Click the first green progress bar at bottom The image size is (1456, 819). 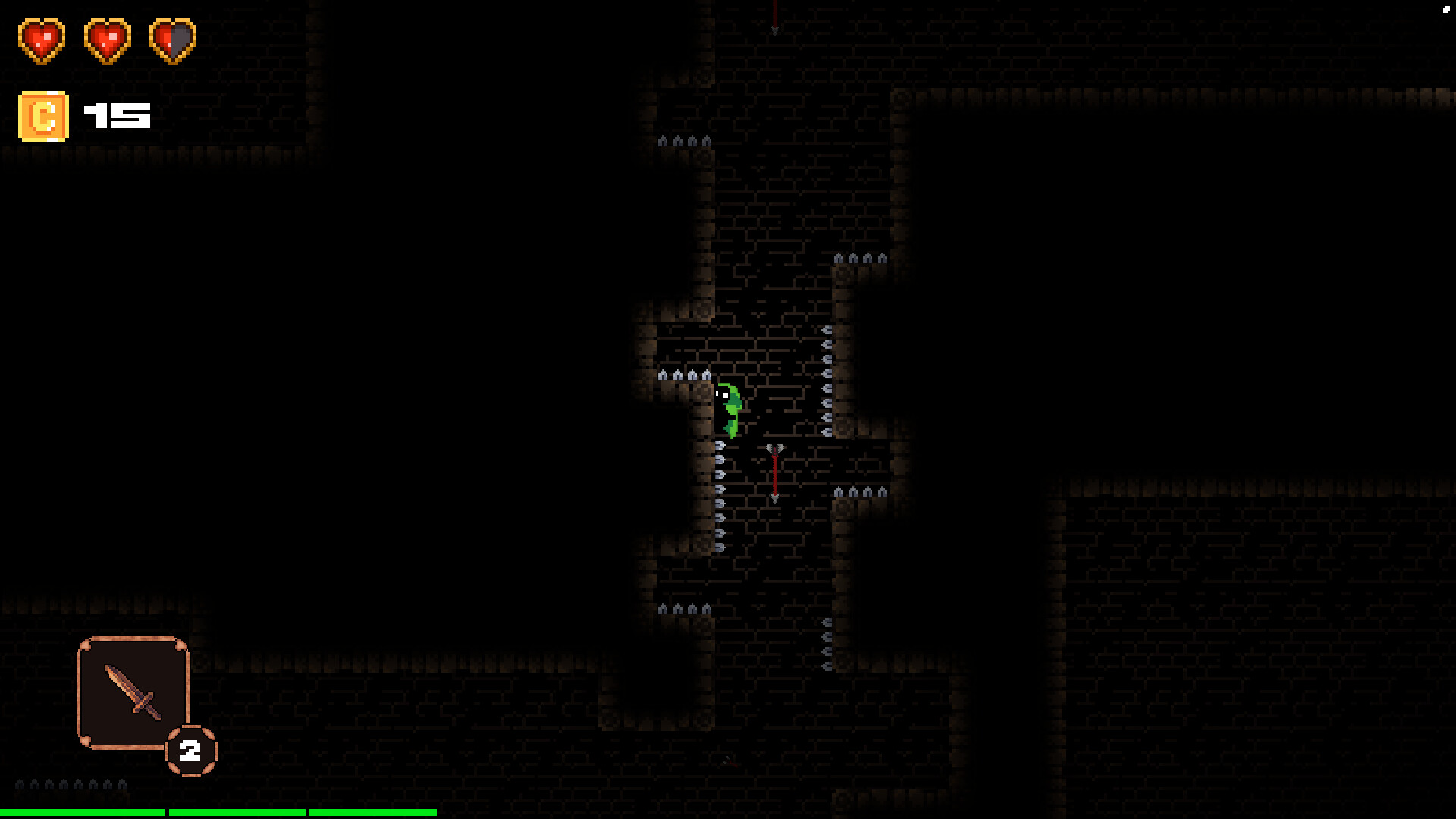click(x=83, y=813)
